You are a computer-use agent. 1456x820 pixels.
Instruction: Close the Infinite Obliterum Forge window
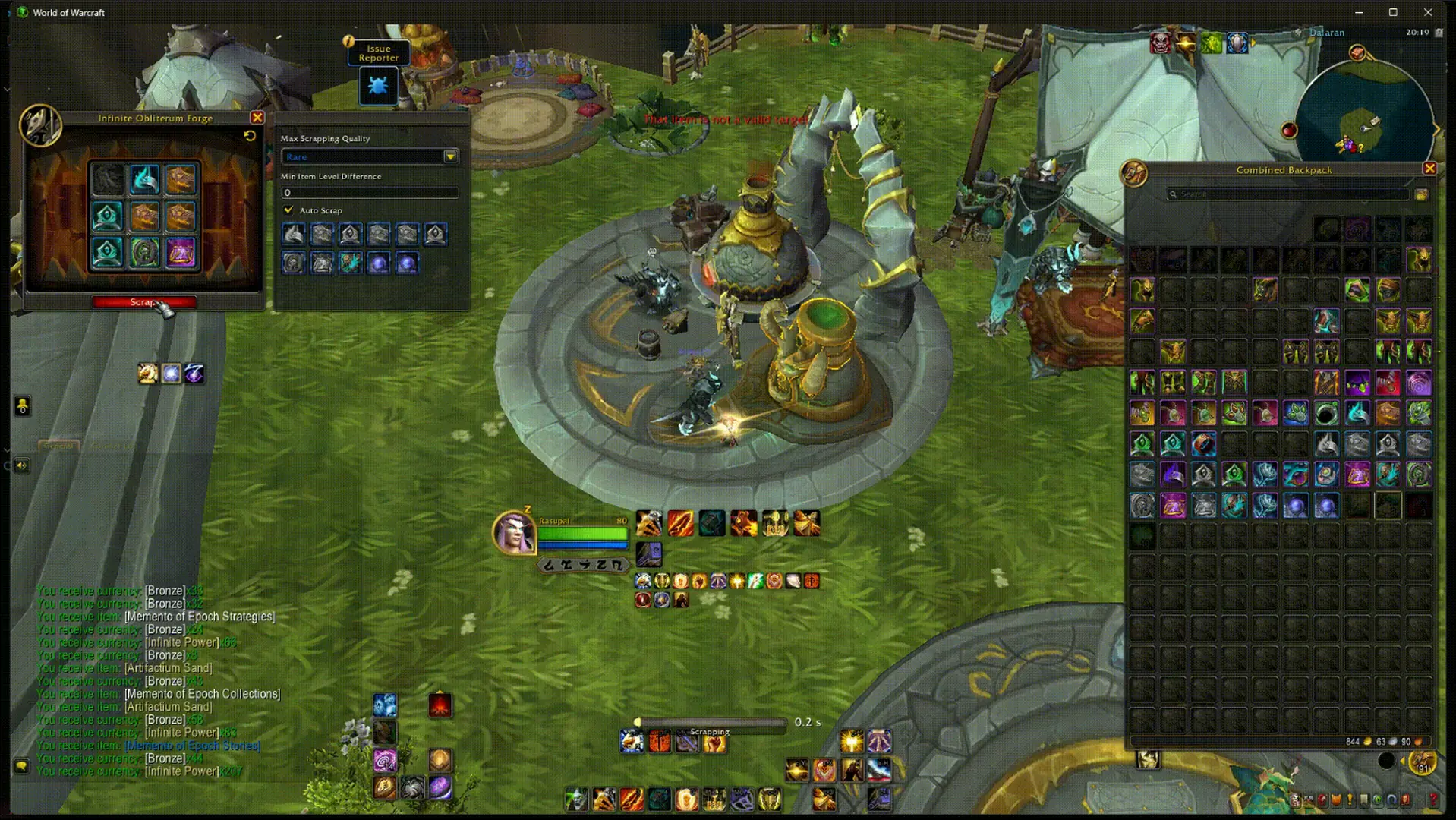[x=257, y=118]
